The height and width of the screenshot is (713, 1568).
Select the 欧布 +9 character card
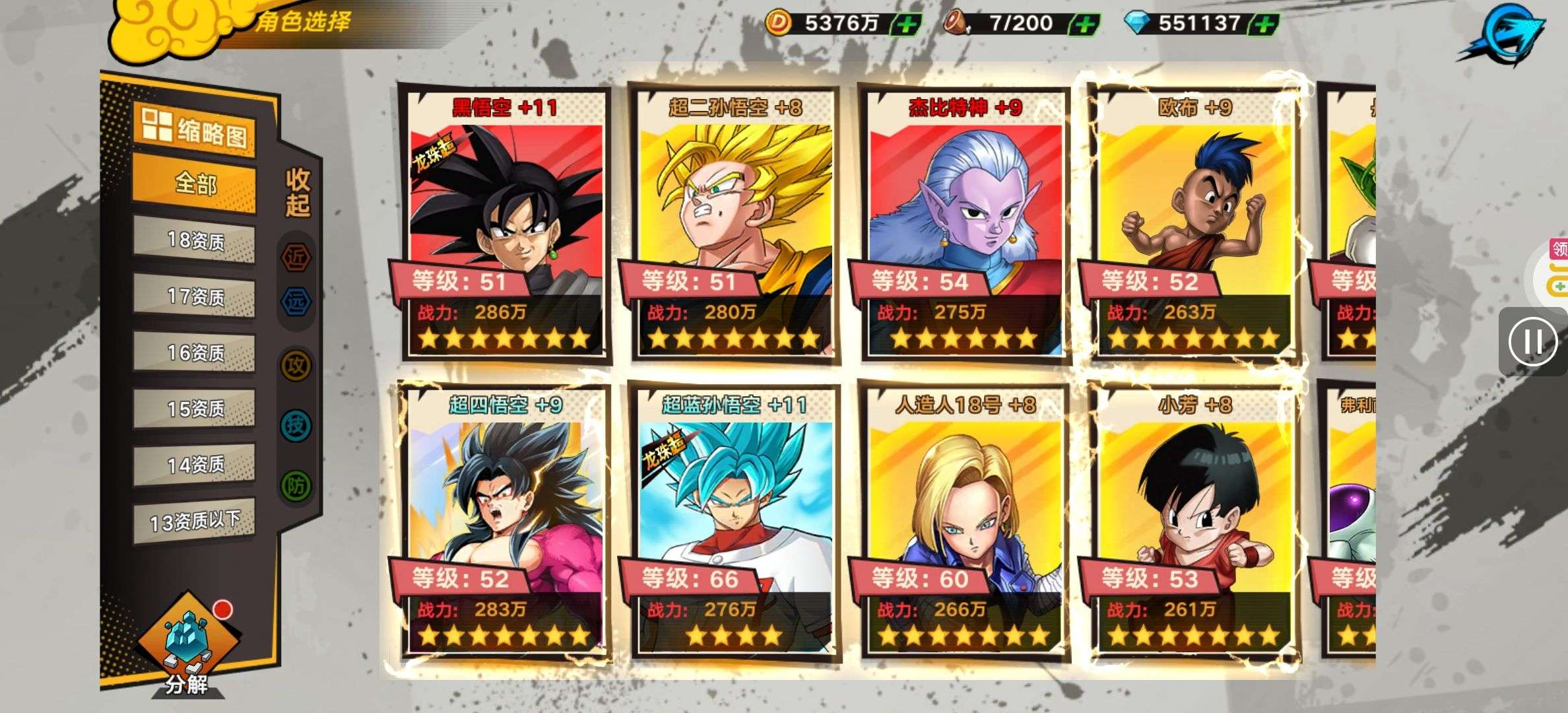click(1194, 224)
